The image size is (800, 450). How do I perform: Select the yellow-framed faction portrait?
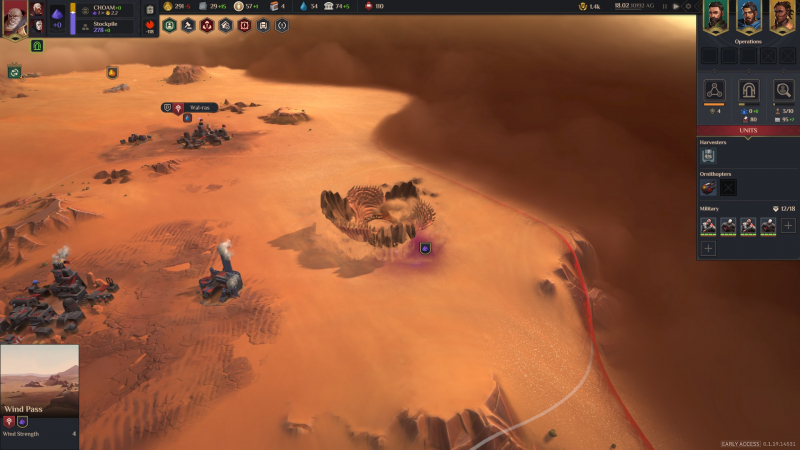(x=780, y=18)
